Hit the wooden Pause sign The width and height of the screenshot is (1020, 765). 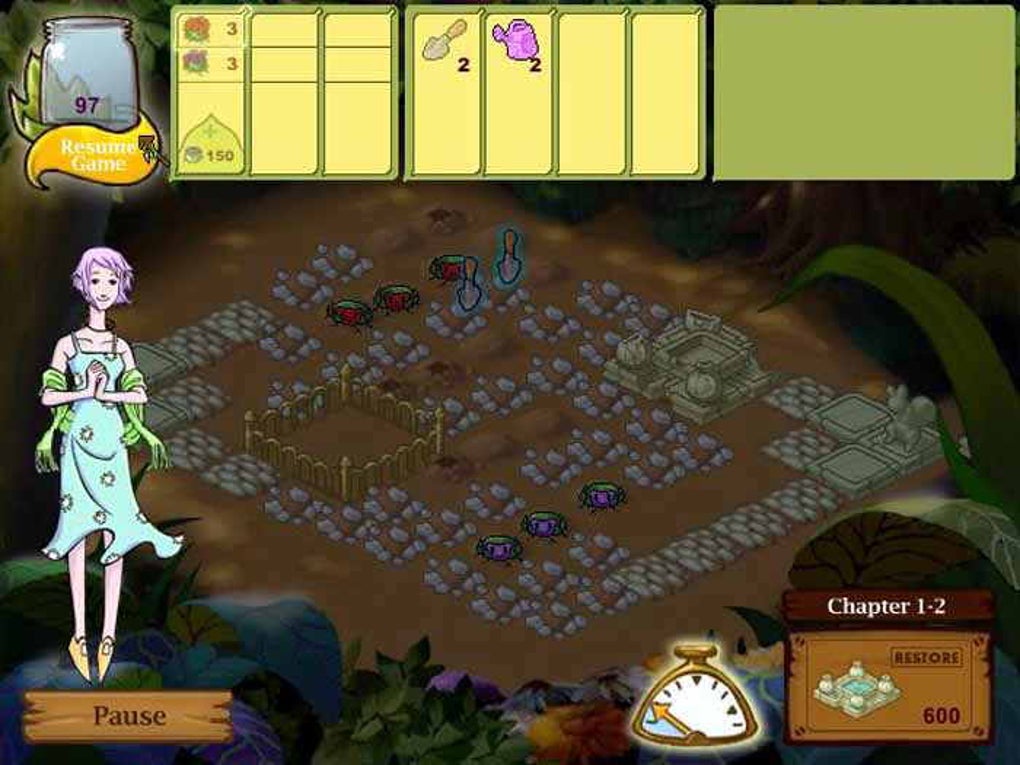click(x=129, y=716)
